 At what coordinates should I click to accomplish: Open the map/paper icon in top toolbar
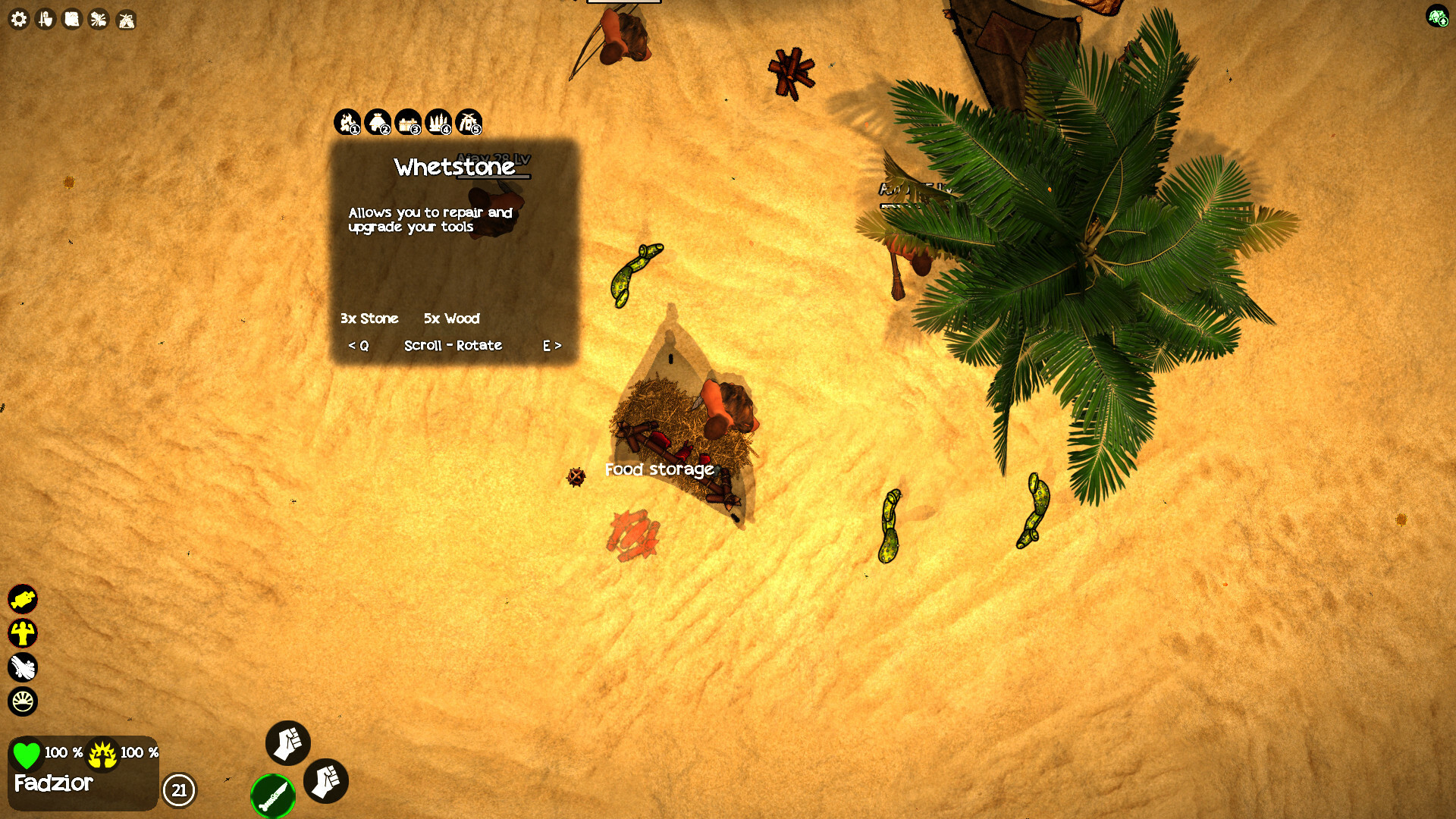tap(72, 20)
